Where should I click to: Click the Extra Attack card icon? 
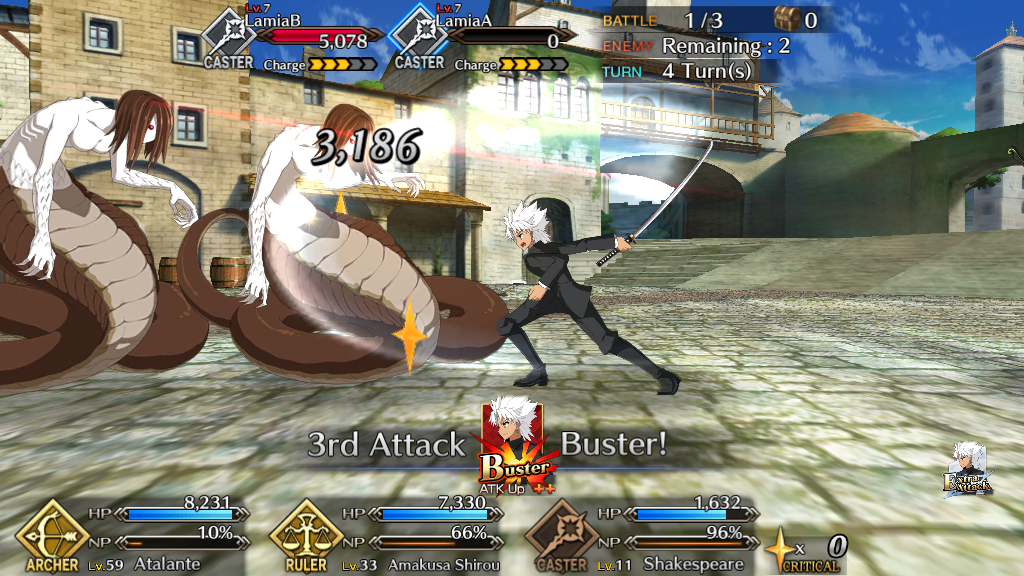(967, 470)
